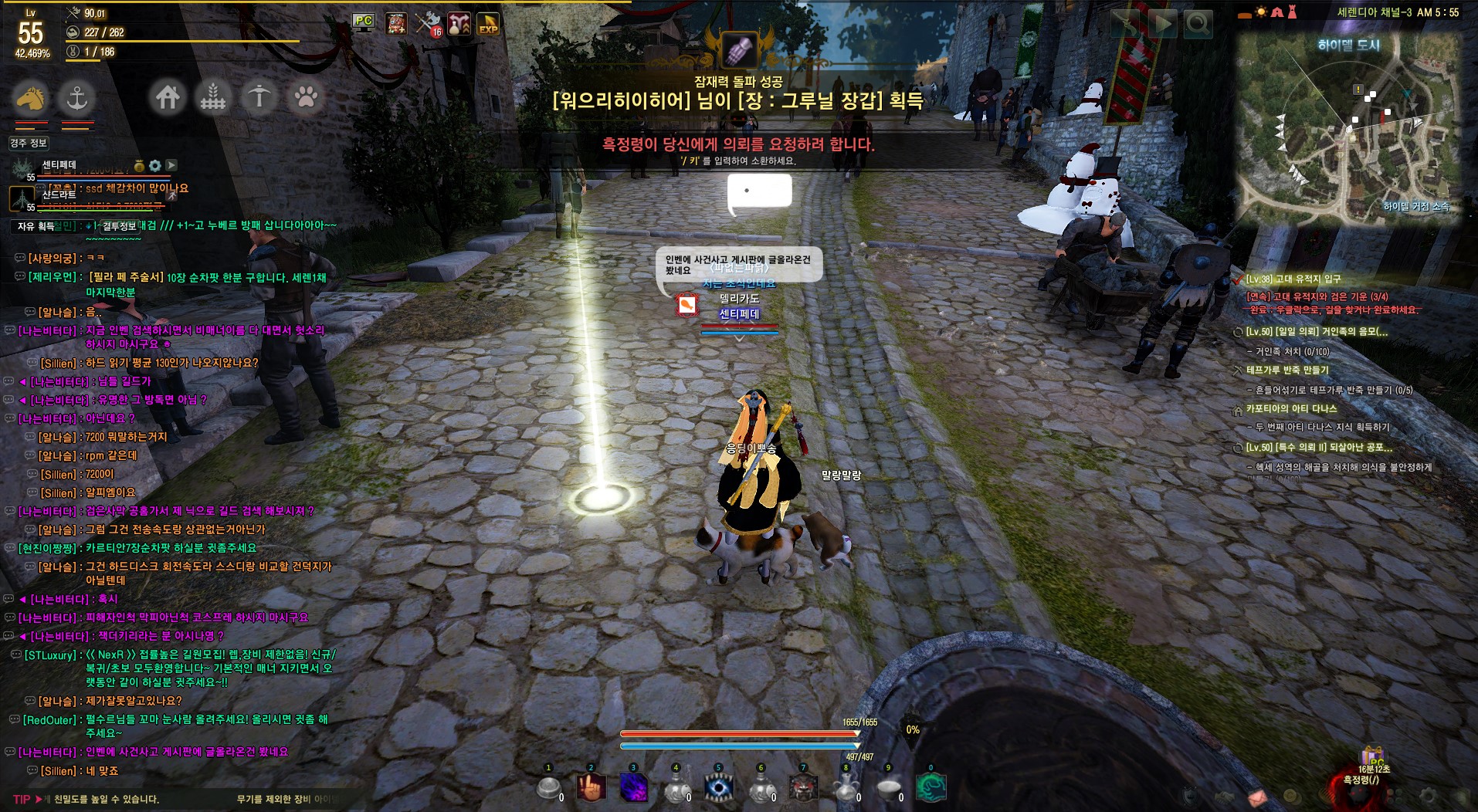This screenshot has width=1478, height=812.
Task: Use the purple claw skill in slot 3
Action: [634, 788]
